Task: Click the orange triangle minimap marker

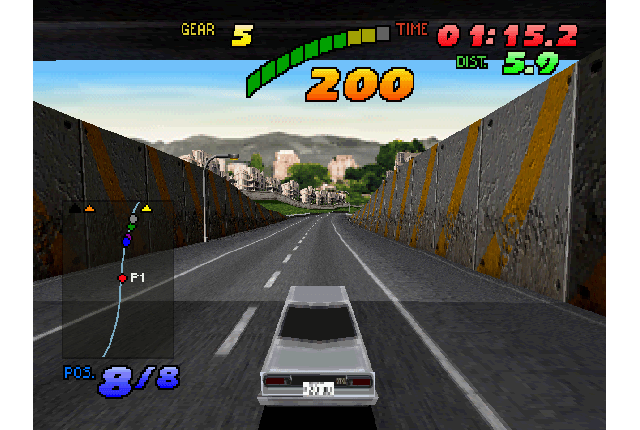Action: (89, 208)
